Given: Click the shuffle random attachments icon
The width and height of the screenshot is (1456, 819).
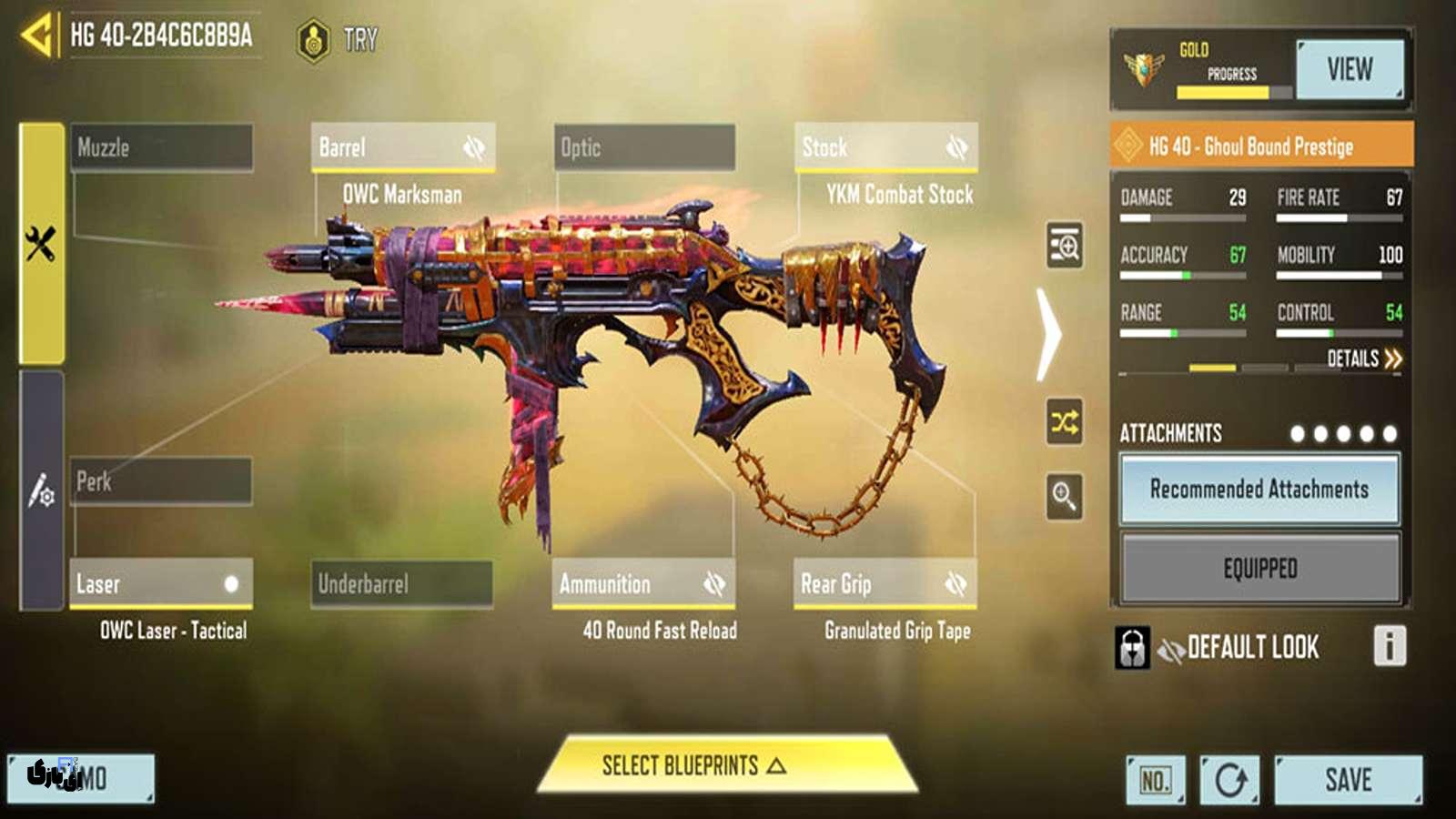Looking at the screenshot, I should (1065, 422).
